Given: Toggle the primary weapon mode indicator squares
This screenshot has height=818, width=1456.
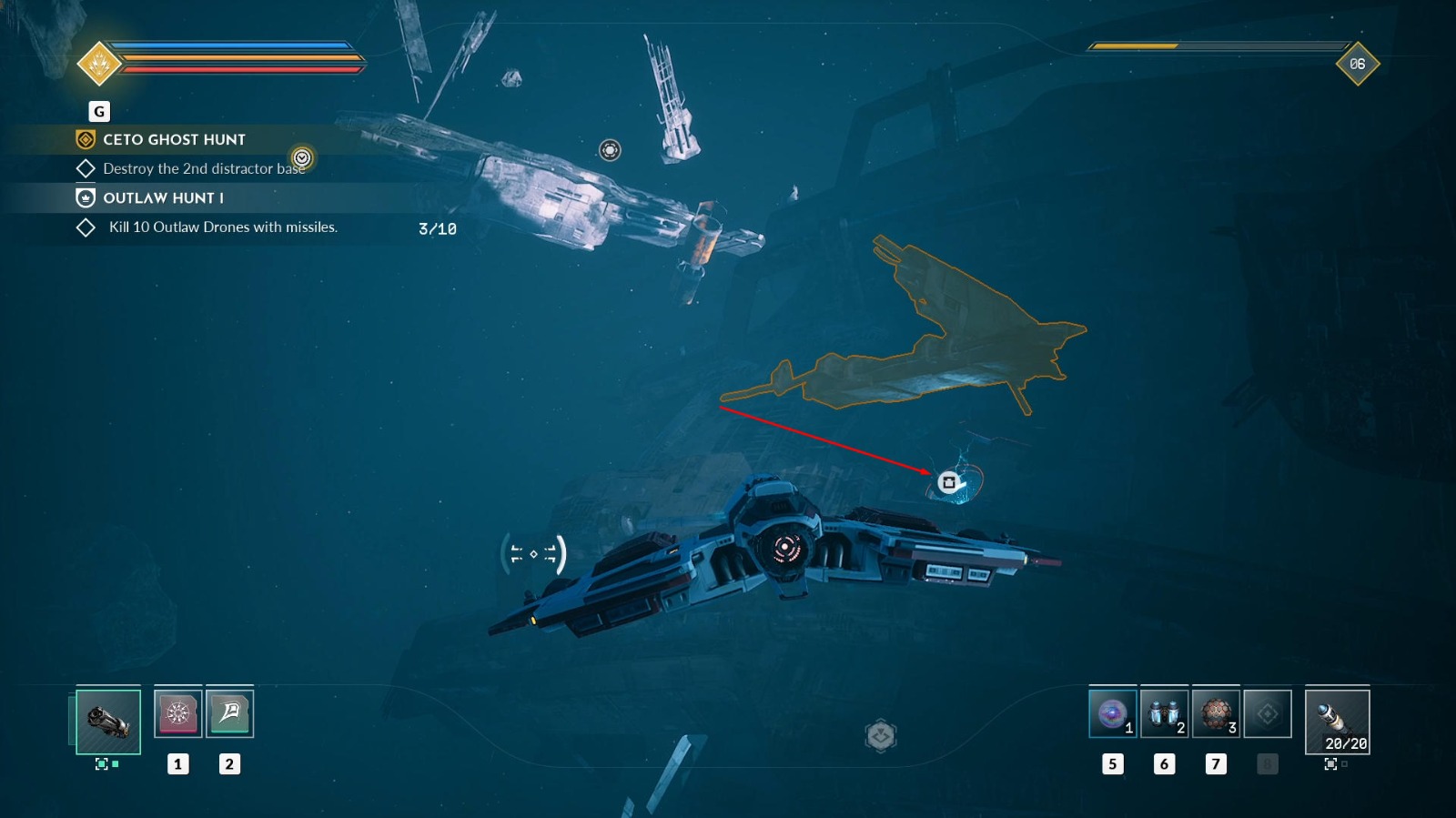Looking at the screenshot, I should [107, 764].
